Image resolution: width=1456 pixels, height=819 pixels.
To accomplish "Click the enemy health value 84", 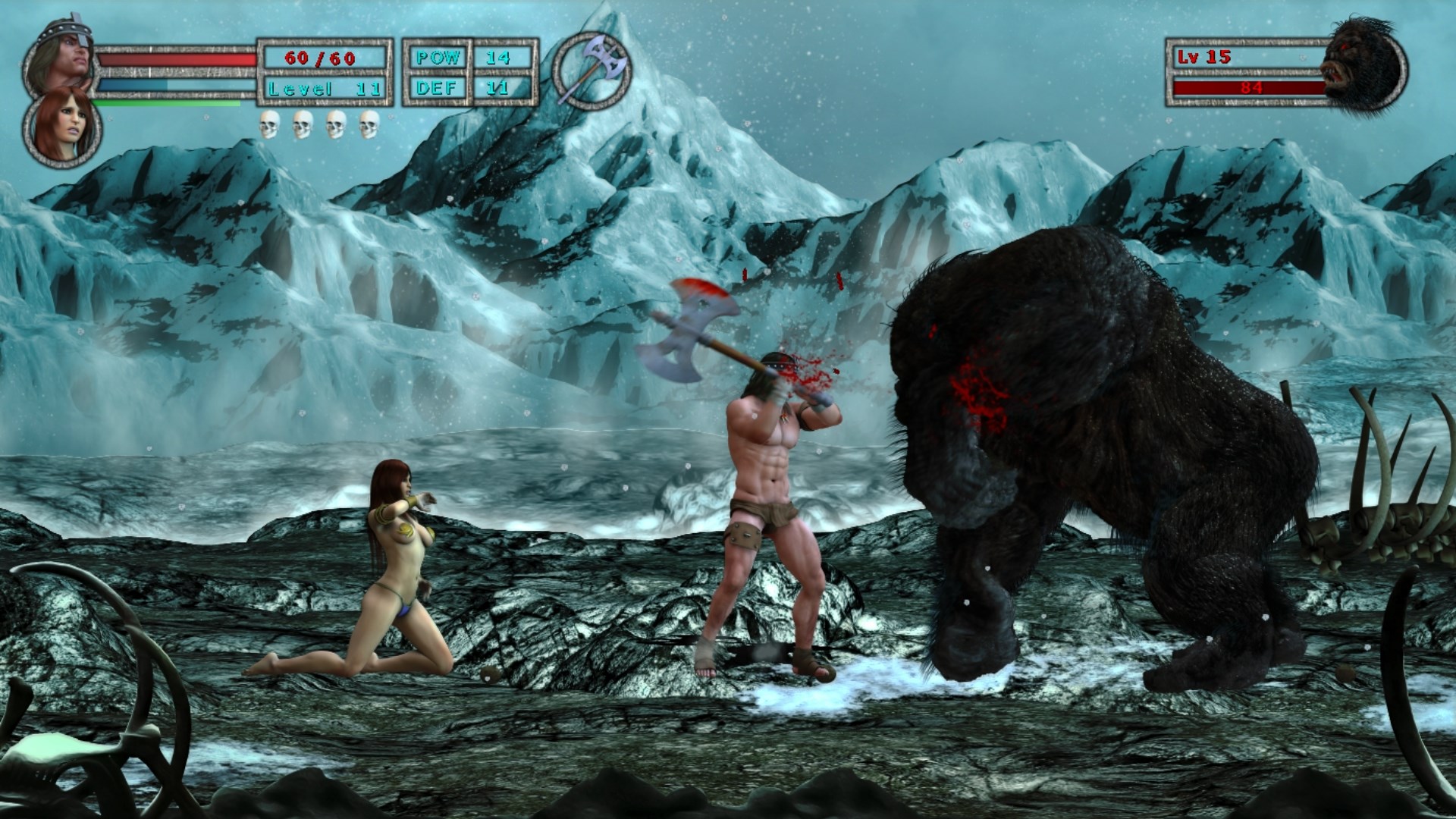I will 1253,88.
